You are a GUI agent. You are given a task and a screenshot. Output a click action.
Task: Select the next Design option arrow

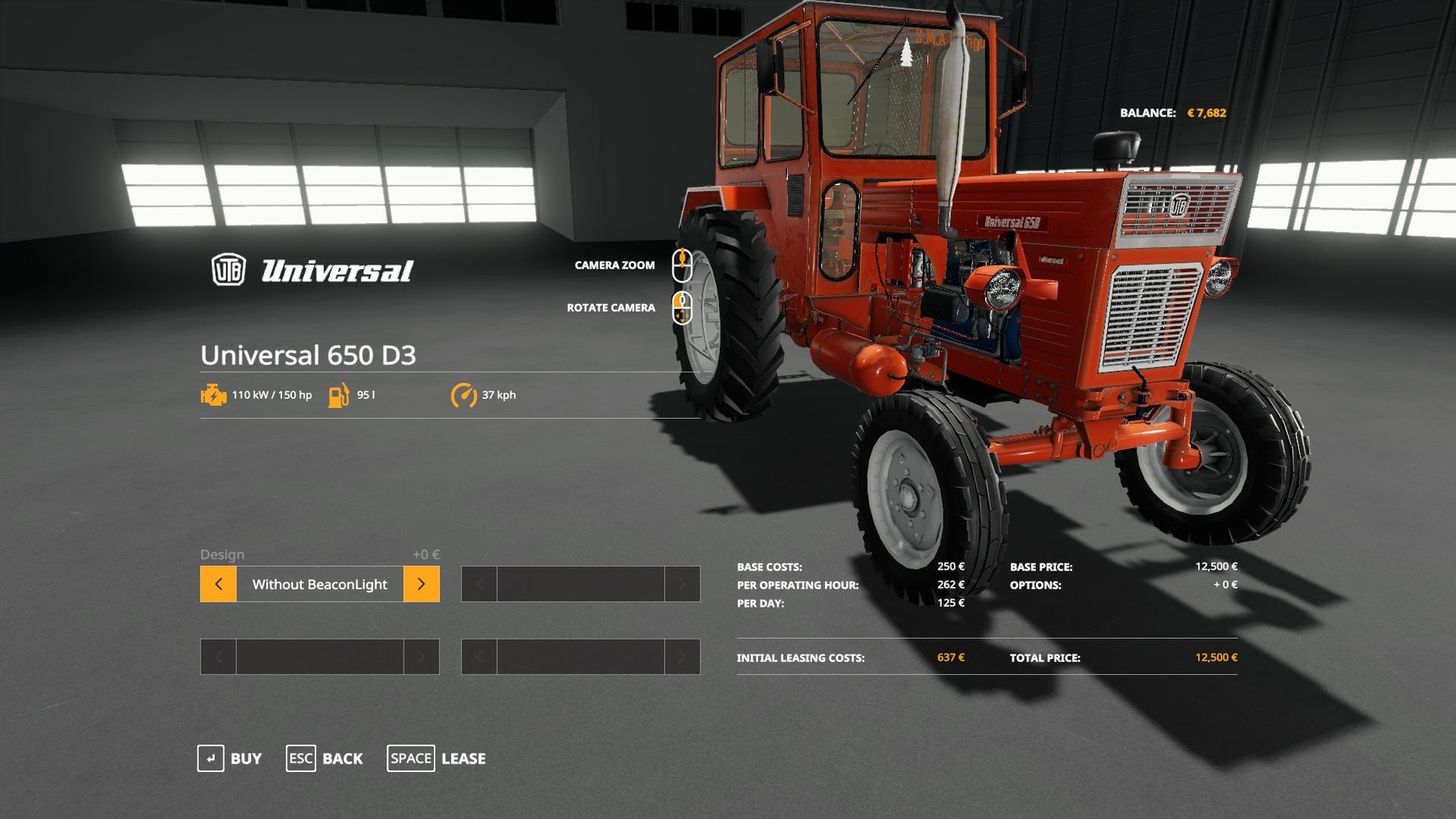tap(421, 584)
